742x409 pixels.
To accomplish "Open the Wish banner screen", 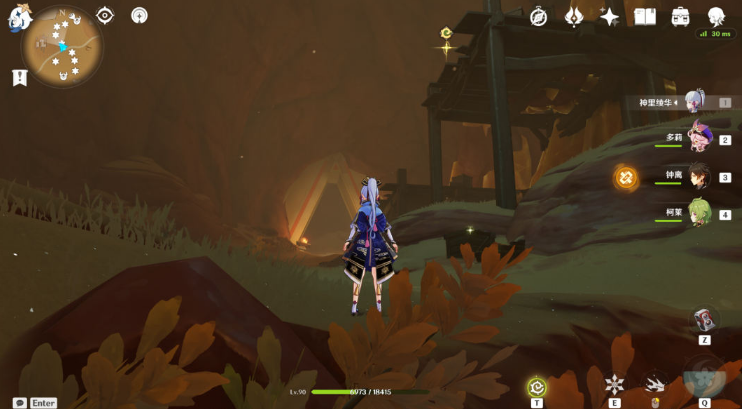I will point(574,16).
